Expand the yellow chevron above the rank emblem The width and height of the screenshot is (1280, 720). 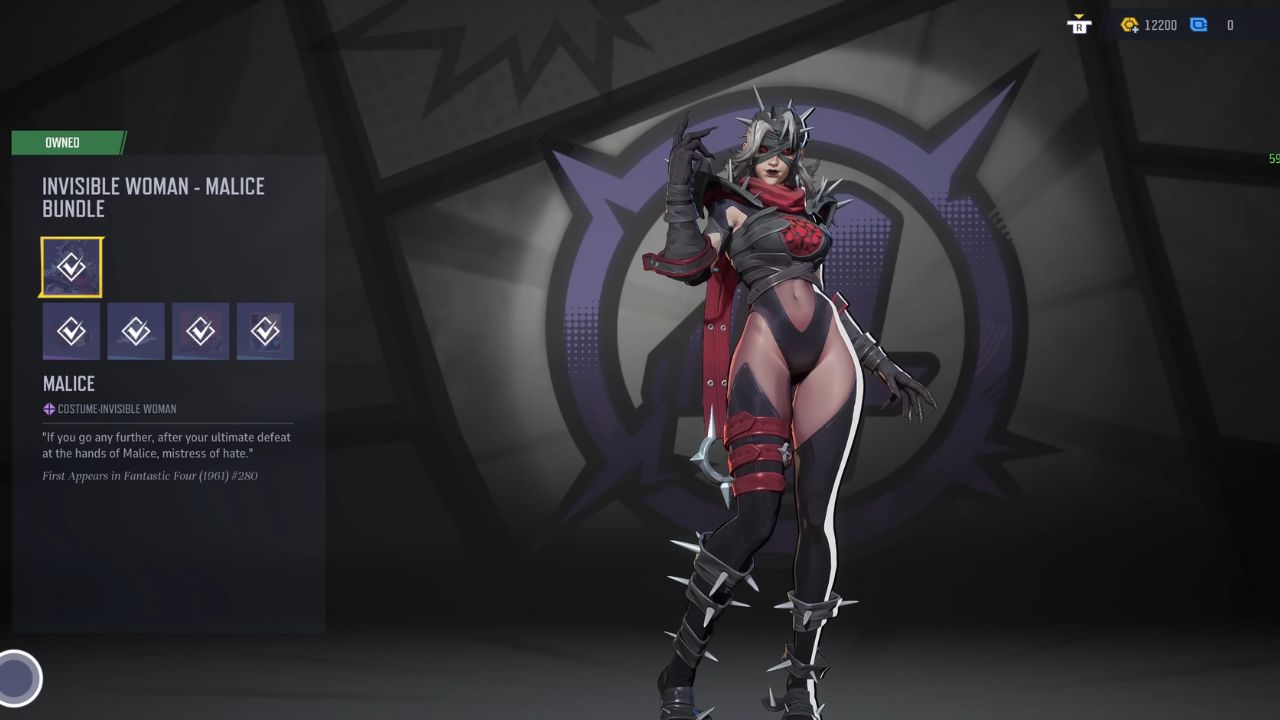pos(1079,17)
